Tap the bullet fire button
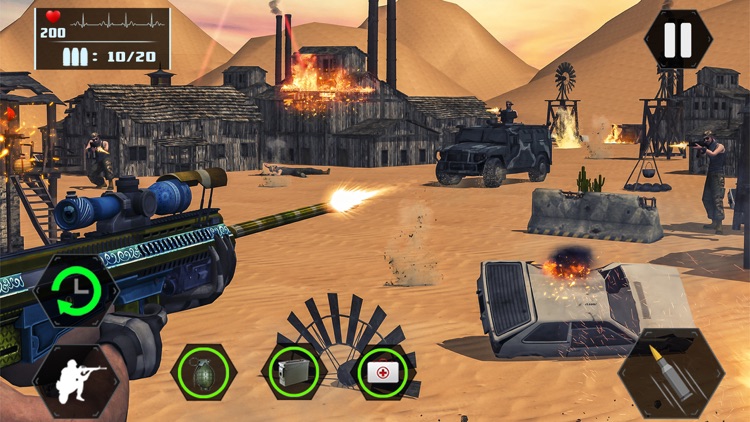 tap(671, 373)
